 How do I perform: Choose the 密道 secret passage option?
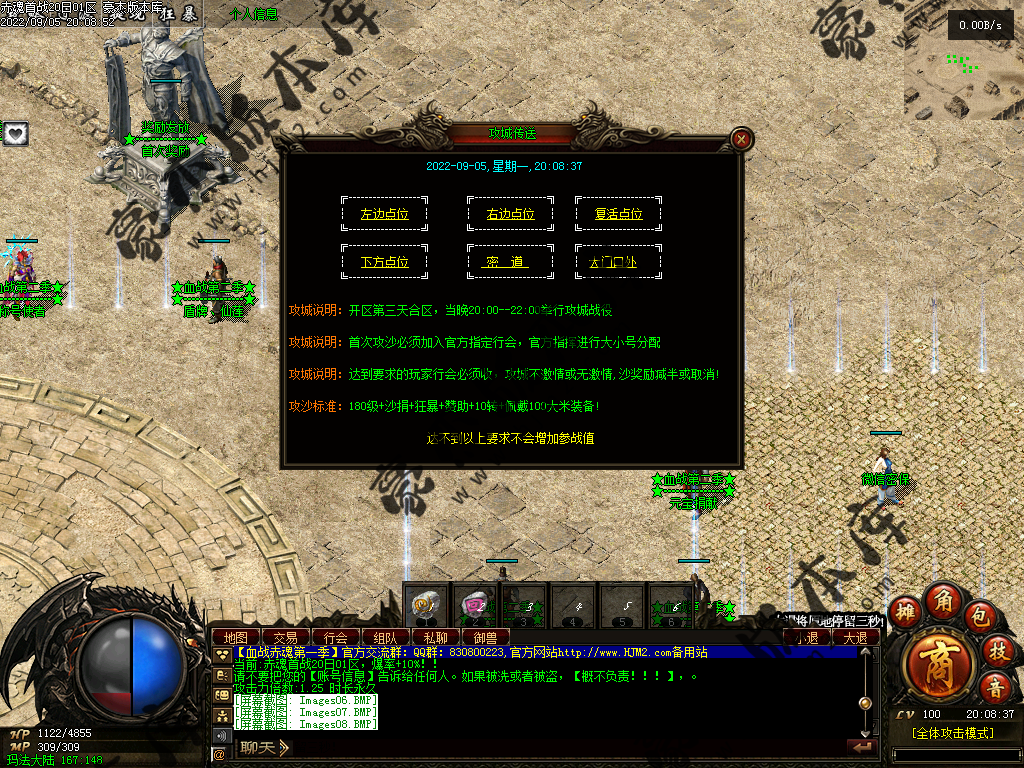(x=510, y=262)
